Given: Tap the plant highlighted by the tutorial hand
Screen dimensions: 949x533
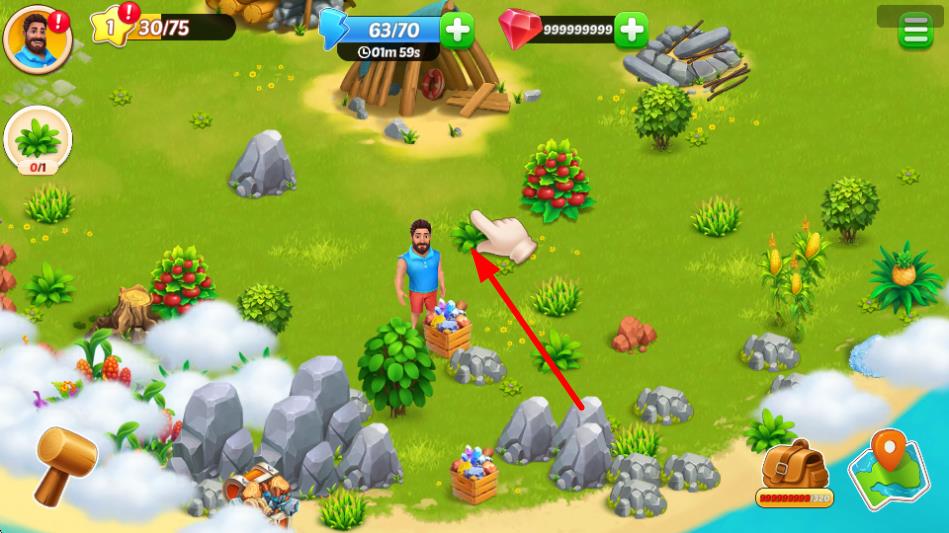Looking at the screenshot, I should 467,237.
